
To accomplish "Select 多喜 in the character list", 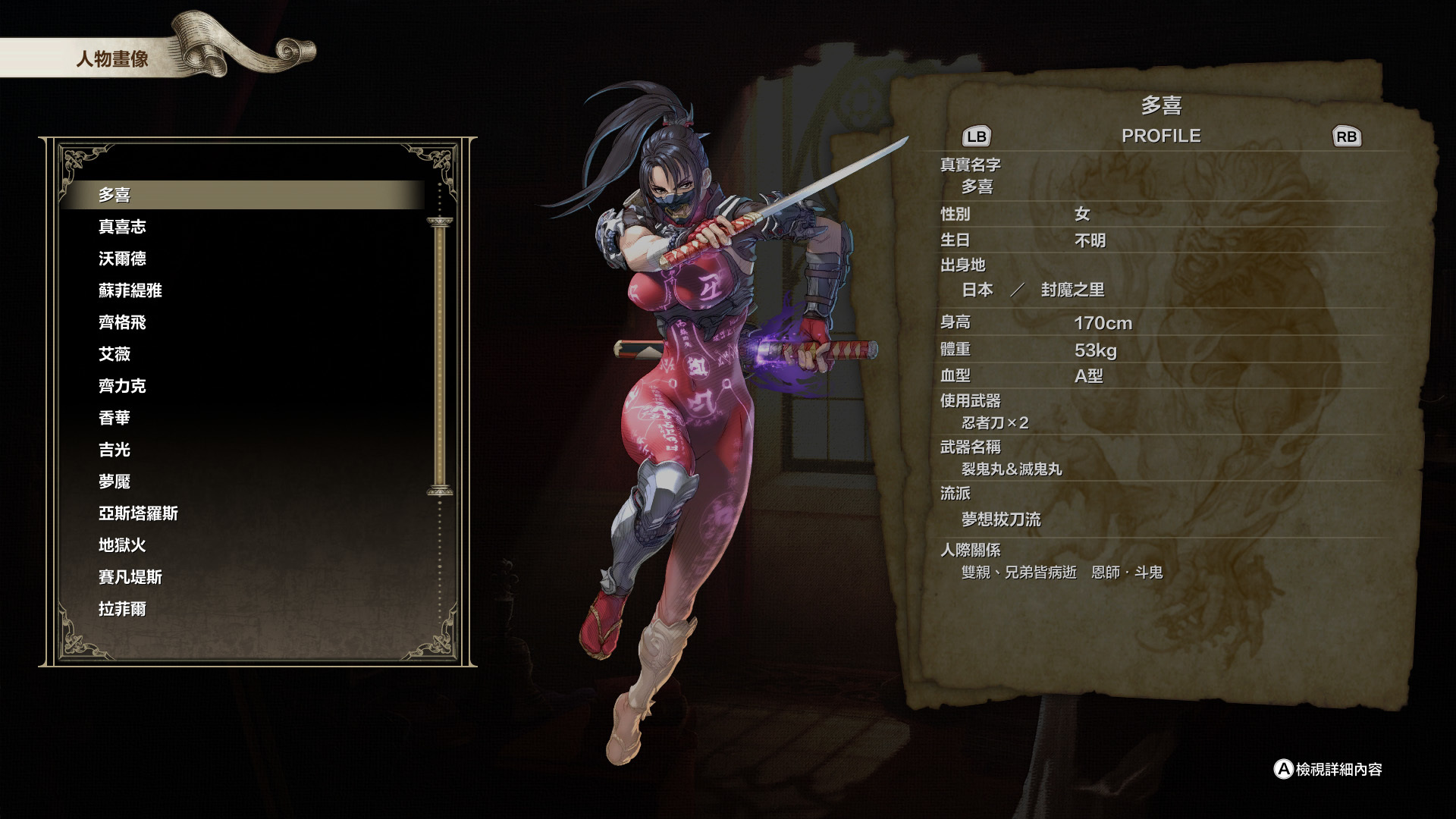I will 114,194.
